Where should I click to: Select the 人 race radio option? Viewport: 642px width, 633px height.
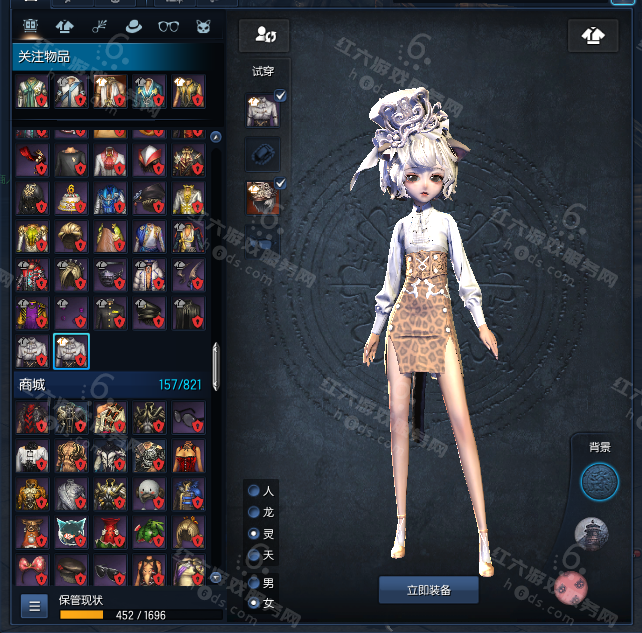tap(254, 491)
